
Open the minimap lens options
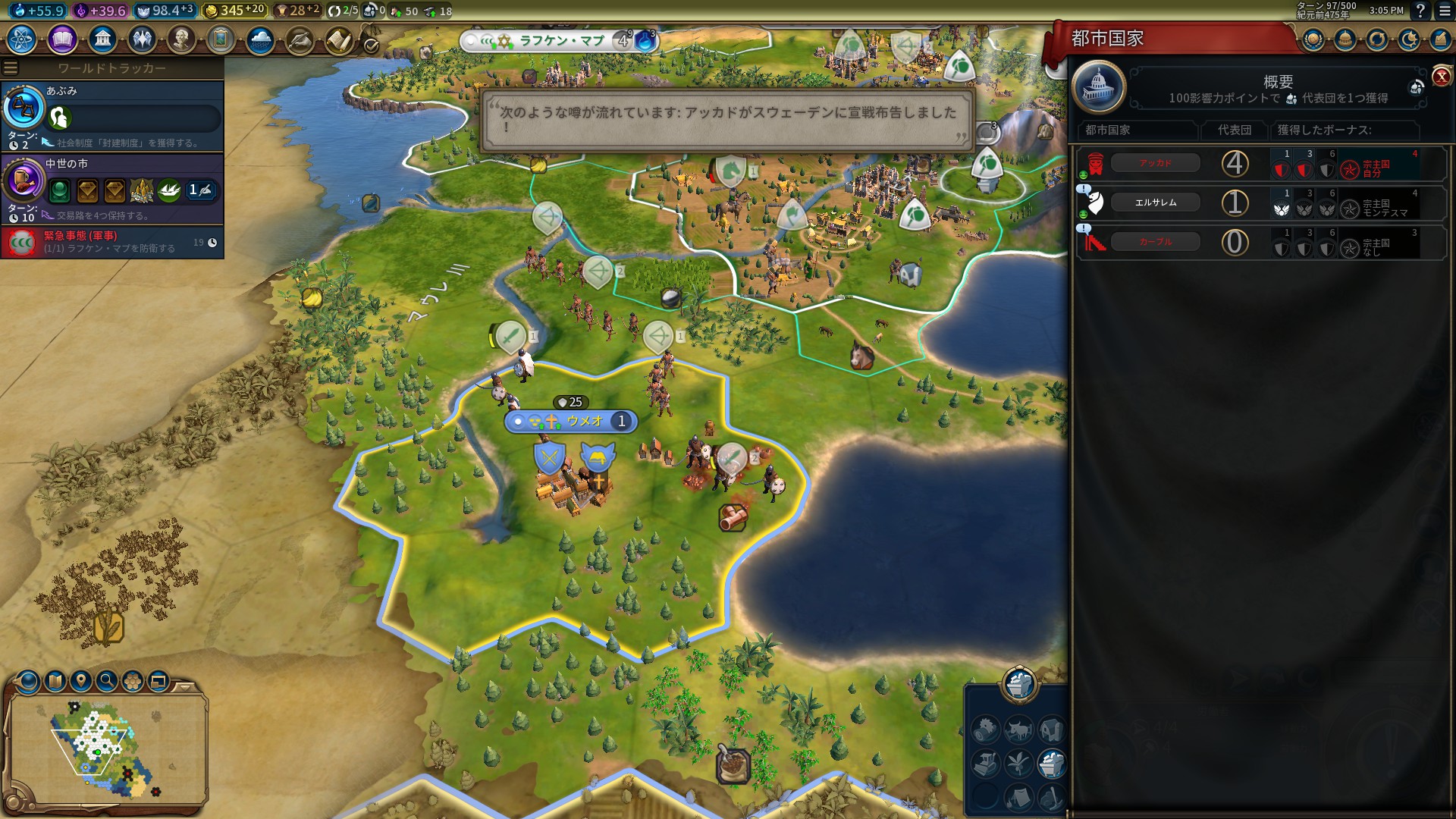(55, 681)
